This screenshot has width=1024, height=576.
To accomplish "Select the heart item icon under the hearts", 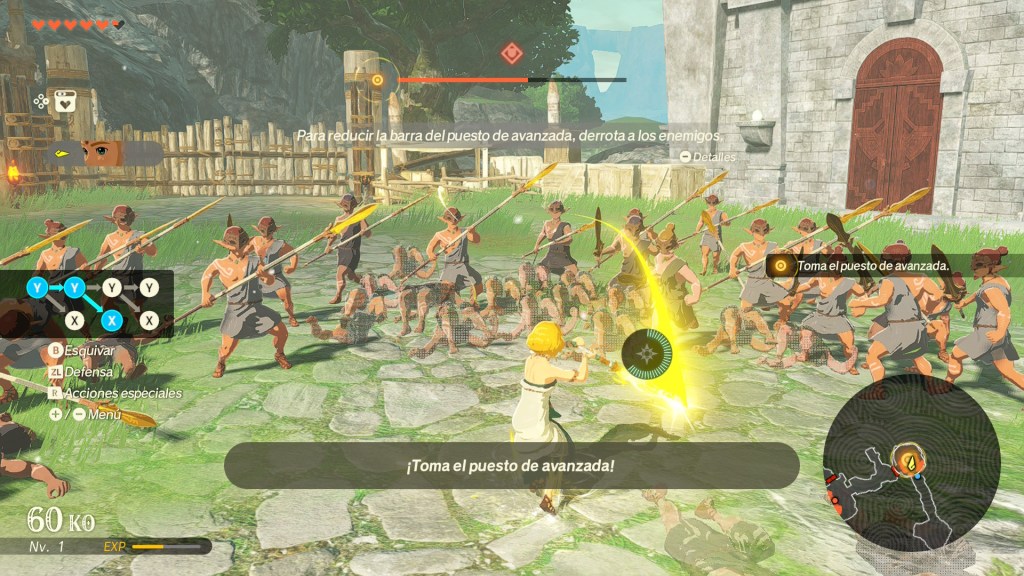I will [x=66, y=100].
